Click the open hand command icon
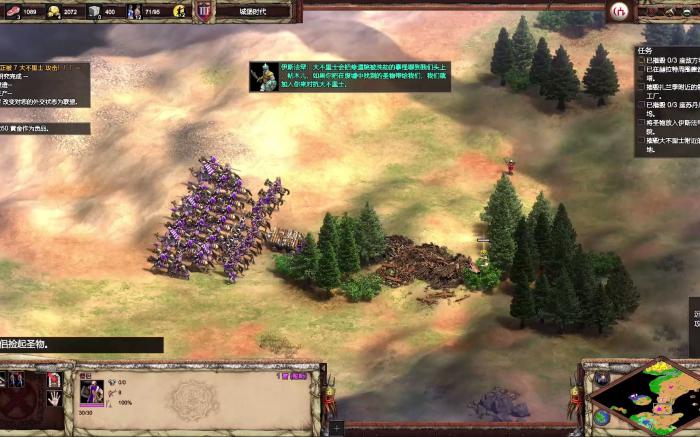Screen dimensions: 700x437 point(54,398)
